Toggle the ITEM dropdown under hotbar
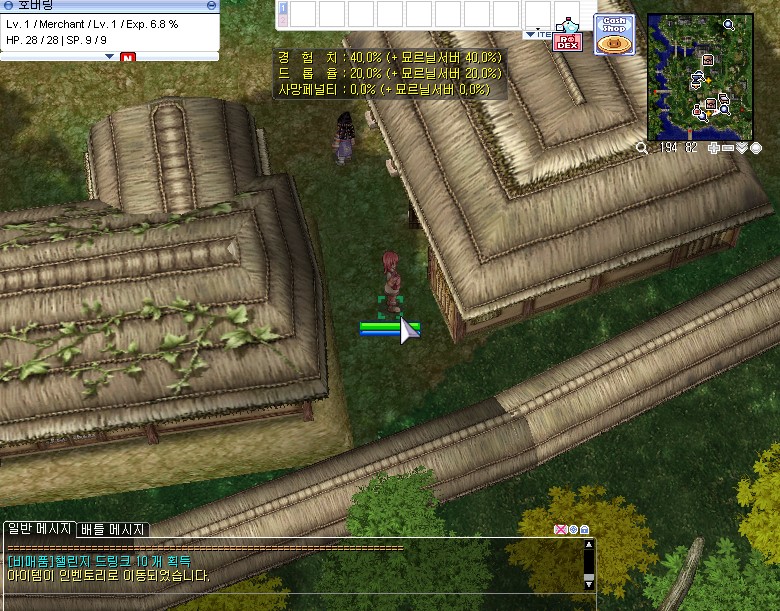 537,34
